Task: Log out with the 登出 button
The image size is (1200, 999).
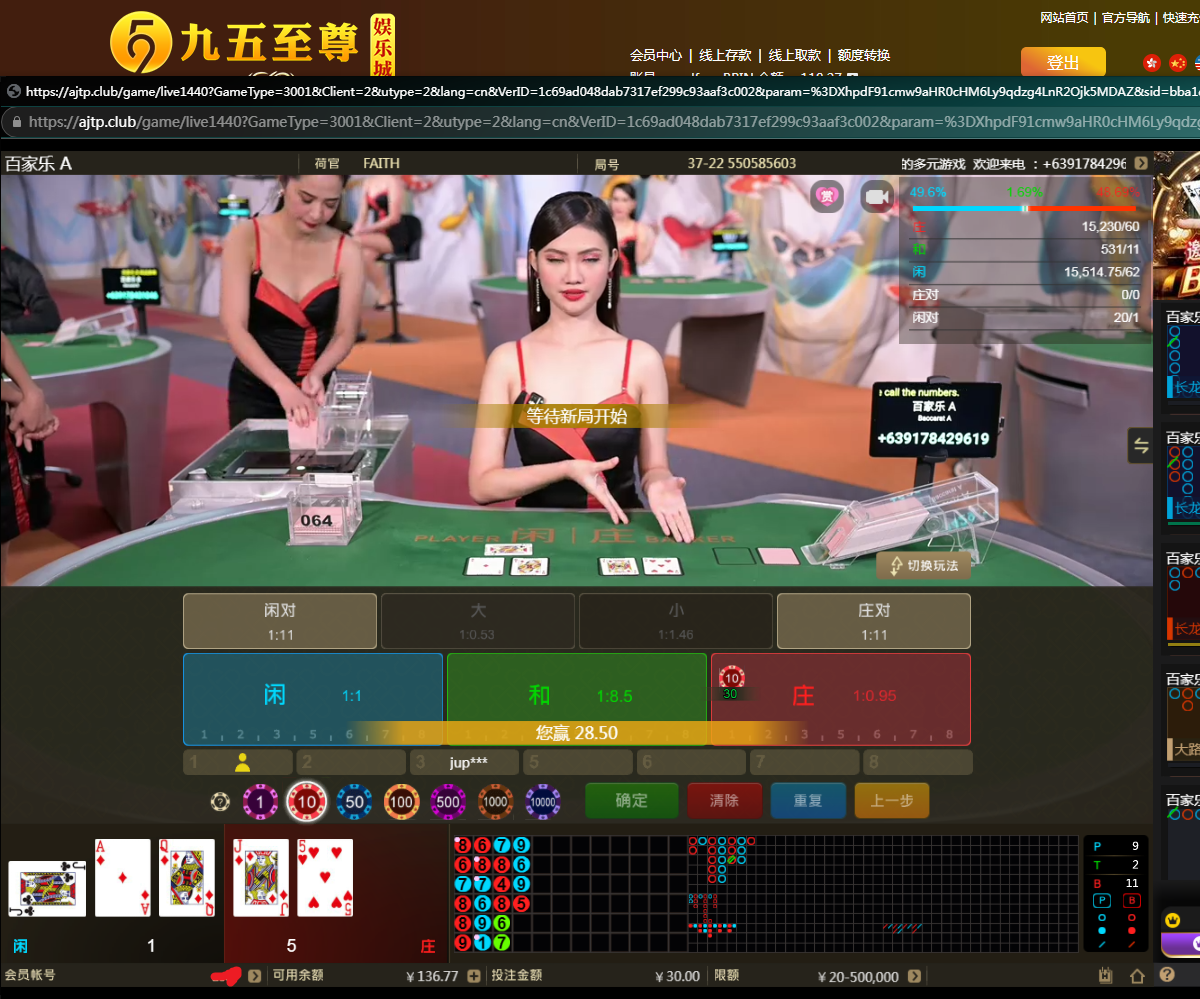Action: click(x=1062, y=62)
